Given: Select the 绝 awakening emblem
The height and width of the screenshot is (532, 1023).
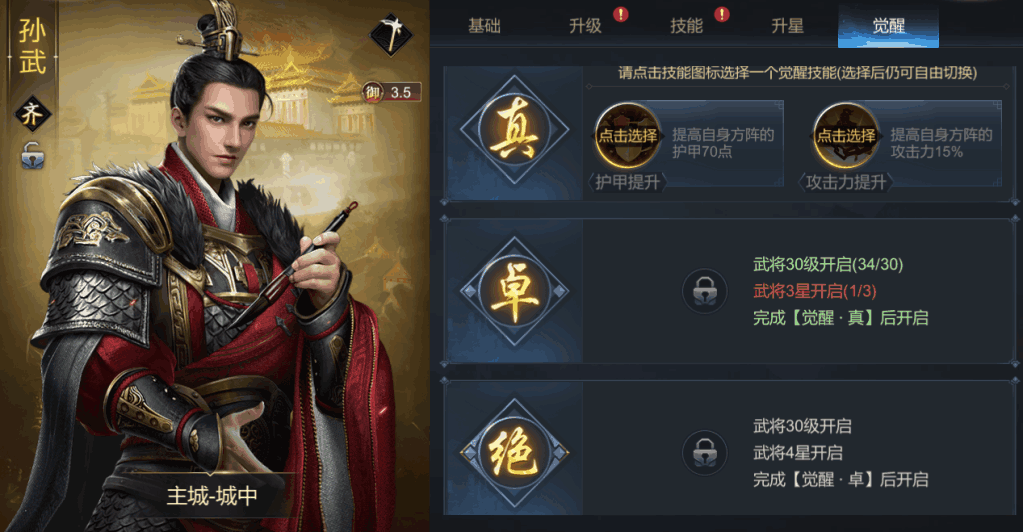Looking at the screenshot, I should (x=514, y=453).
